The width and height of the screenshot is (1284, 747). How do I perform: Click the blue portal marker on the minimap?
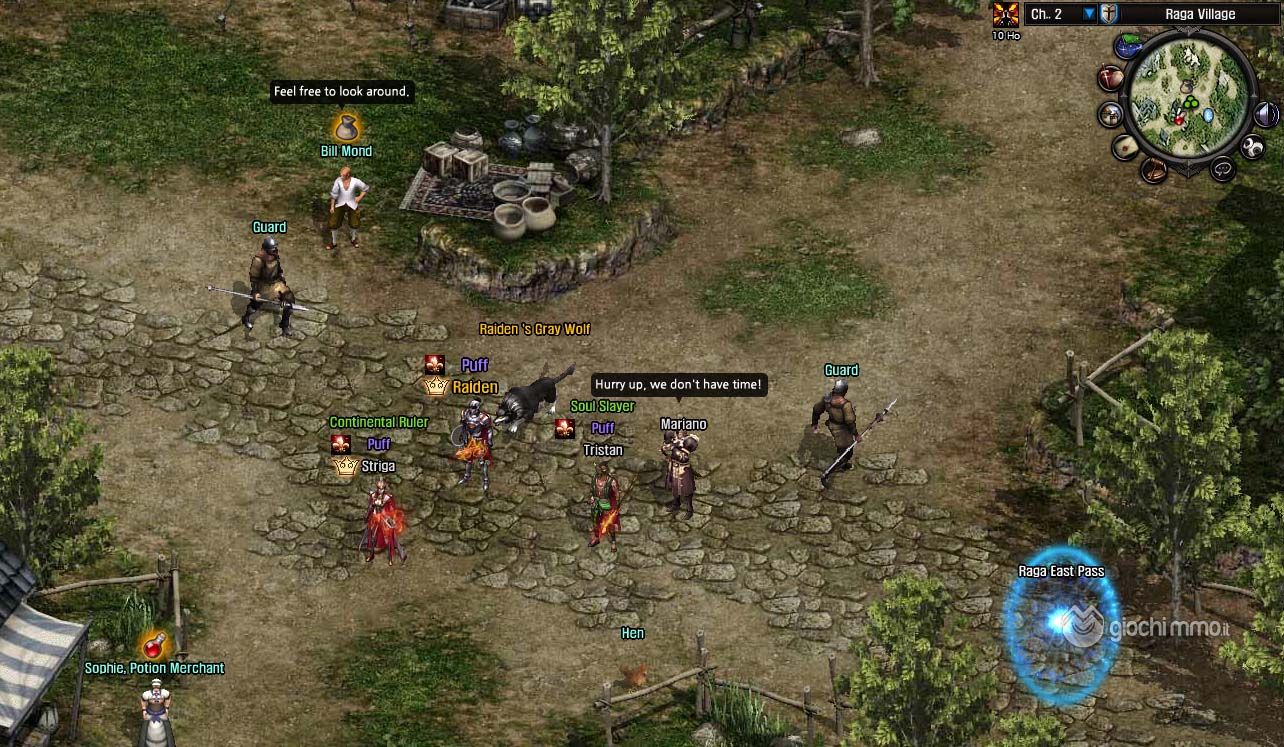click(1208, 115)
